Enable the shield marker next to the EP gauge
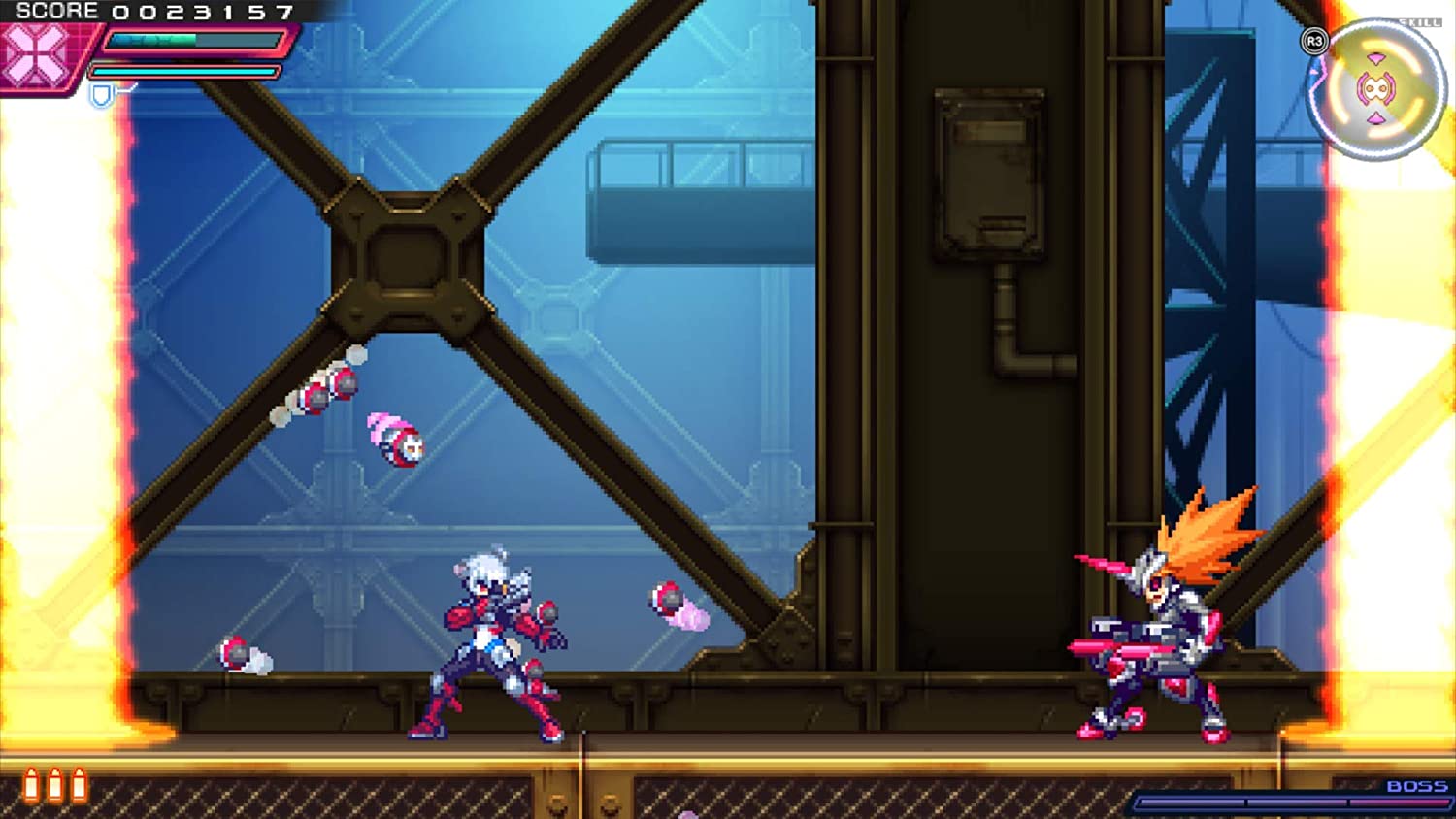This screenshot has height=819, width=1456. coord(100,95)
